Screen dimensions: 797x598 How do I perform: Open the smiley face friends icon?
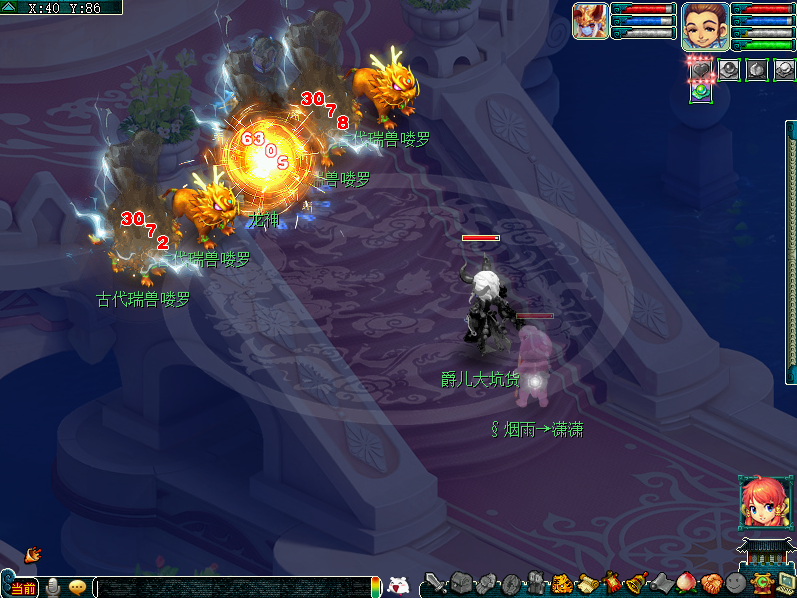[736, 583]
